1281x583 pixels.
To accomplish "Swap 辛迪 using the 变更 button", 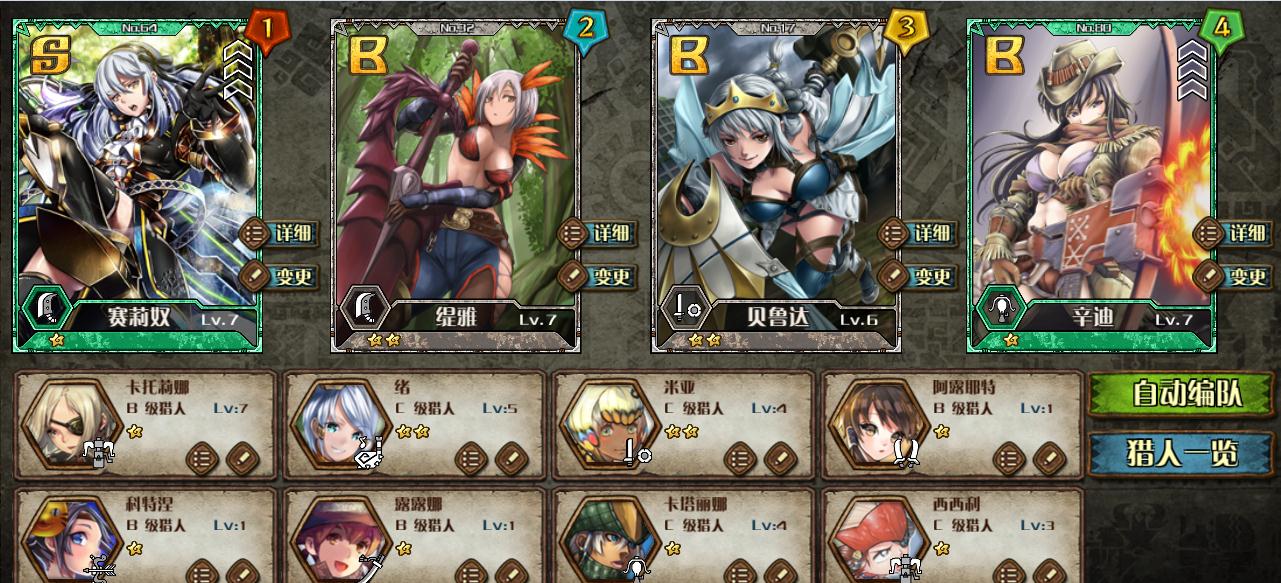I will [x=1234, y=276].
